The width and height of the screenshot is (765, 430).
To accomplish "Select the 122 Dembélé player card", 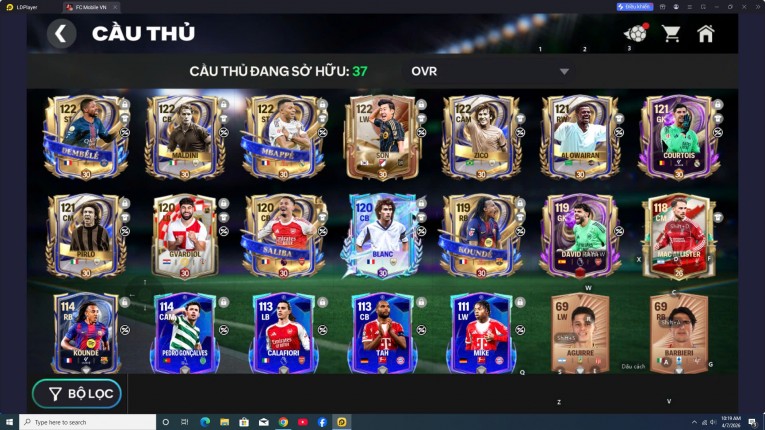I will coord(85,137).
